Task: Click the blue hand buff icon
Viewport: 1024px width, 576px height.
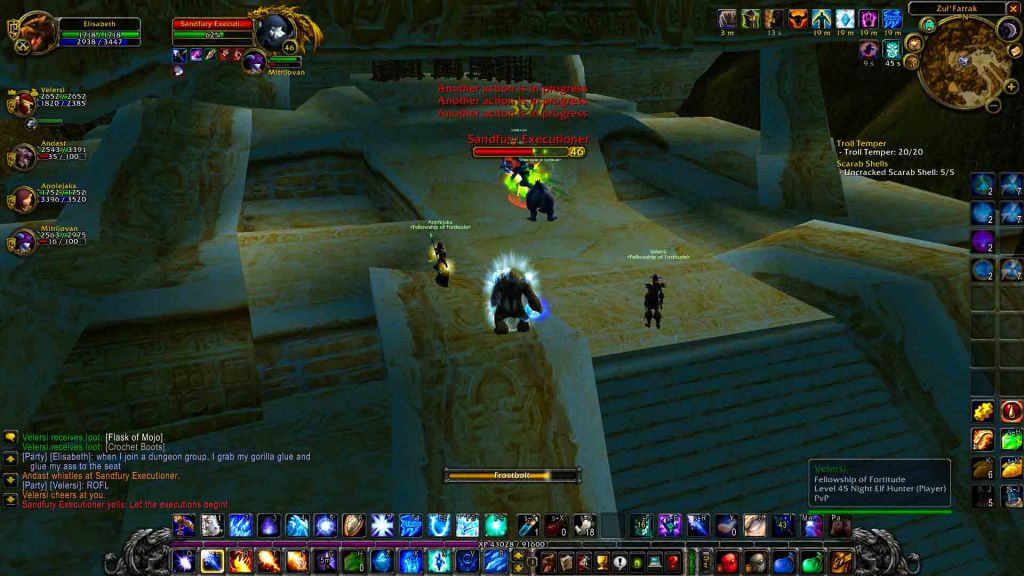Action: tap(892, 19)
